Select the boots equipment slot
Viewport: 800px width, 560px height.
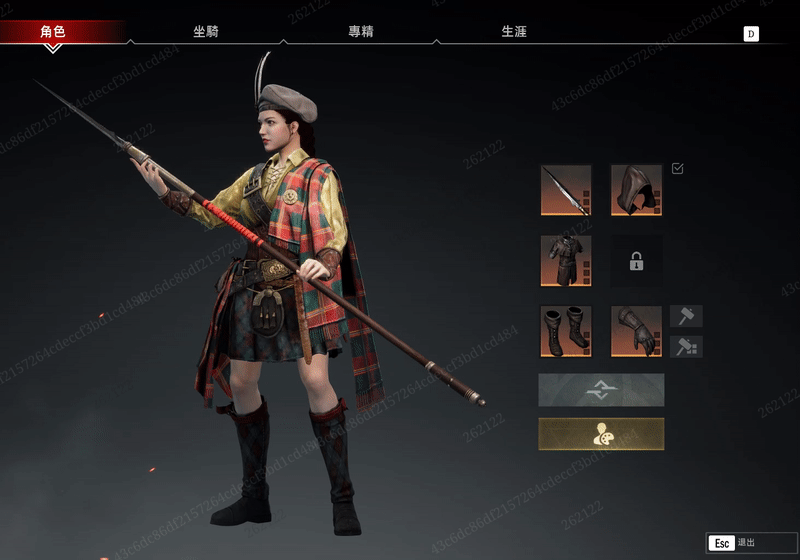click(566, 331)
